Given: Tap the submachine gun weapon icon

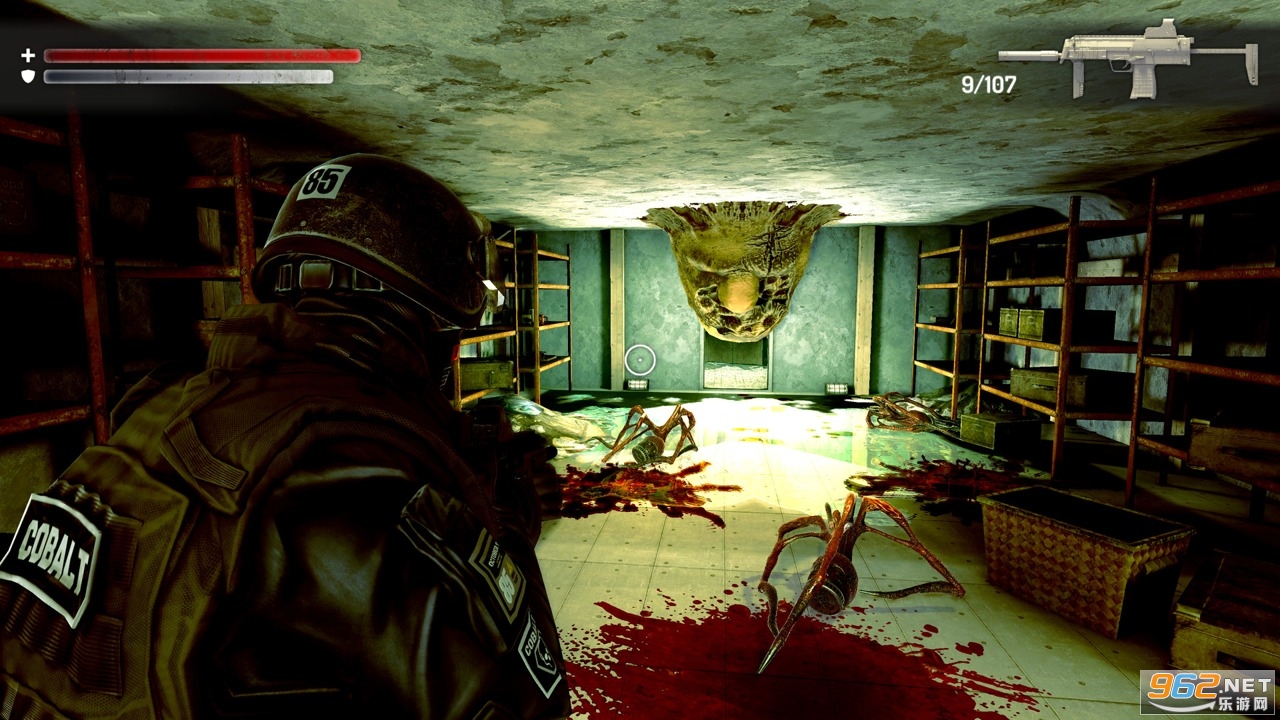Looking at the screenshot, I should pyautogui.click(x=1128, y=58).
